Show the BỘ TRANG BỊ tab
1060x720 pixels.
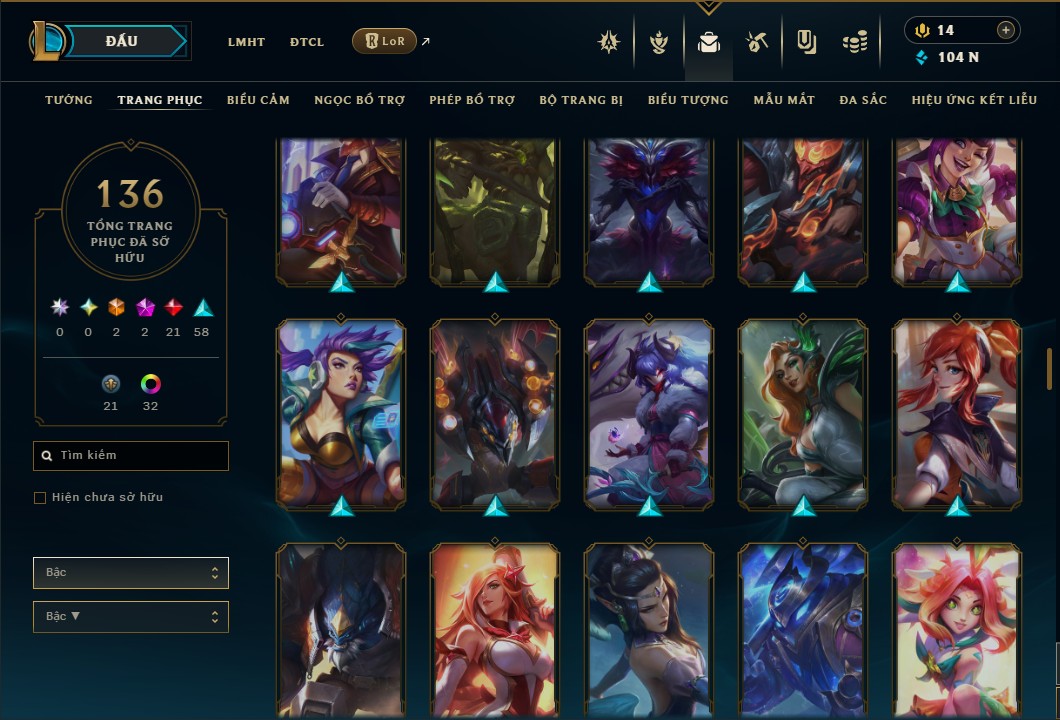(x=581, y=100)
